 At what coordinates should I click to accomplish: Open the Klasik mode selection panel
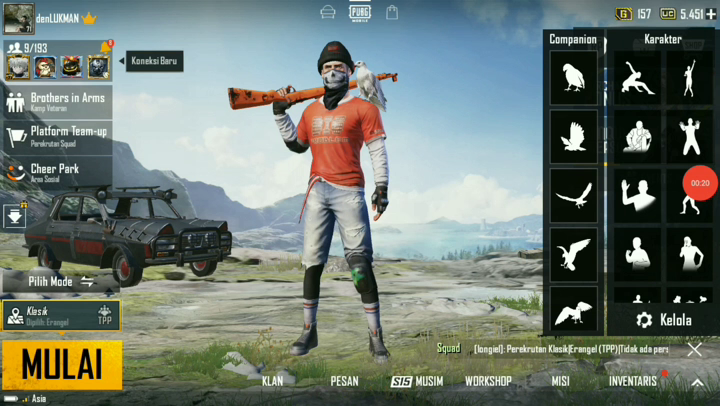tap(60, 315)
